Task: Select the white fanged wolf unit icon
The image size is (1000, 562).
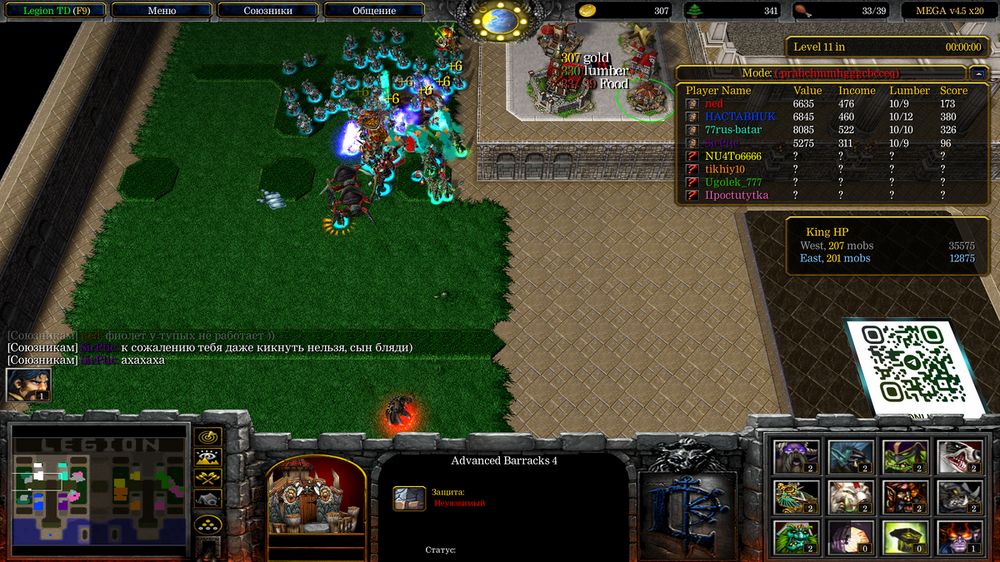Action: point(959,456)
